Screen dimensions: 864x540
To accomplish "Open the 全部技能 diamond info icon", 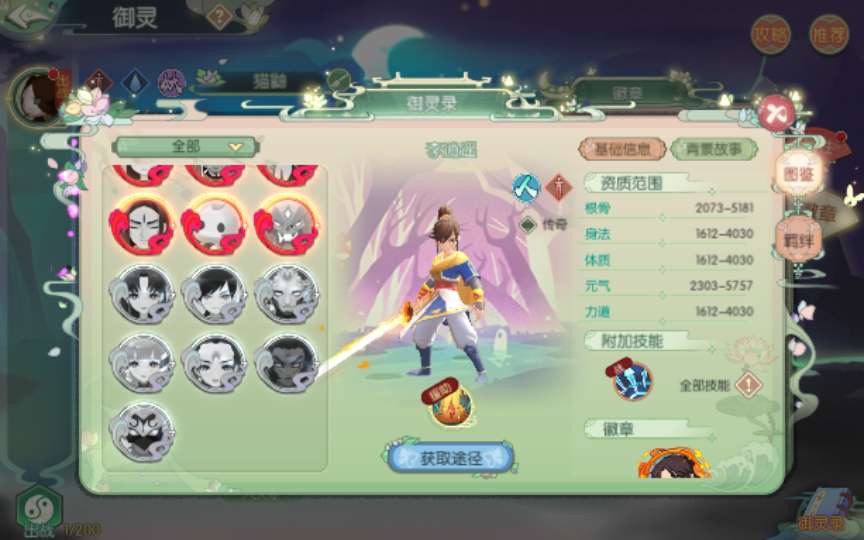I will pyautogui.click(x=748, y=384).
